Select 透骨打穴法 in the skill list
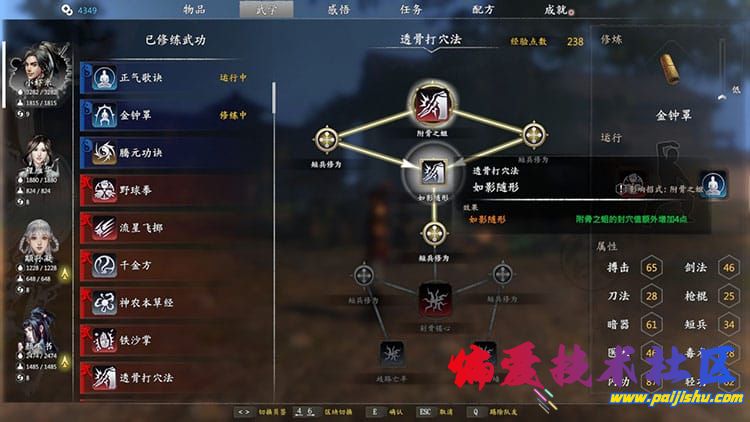The image size is (750, 422). (175, 377)
